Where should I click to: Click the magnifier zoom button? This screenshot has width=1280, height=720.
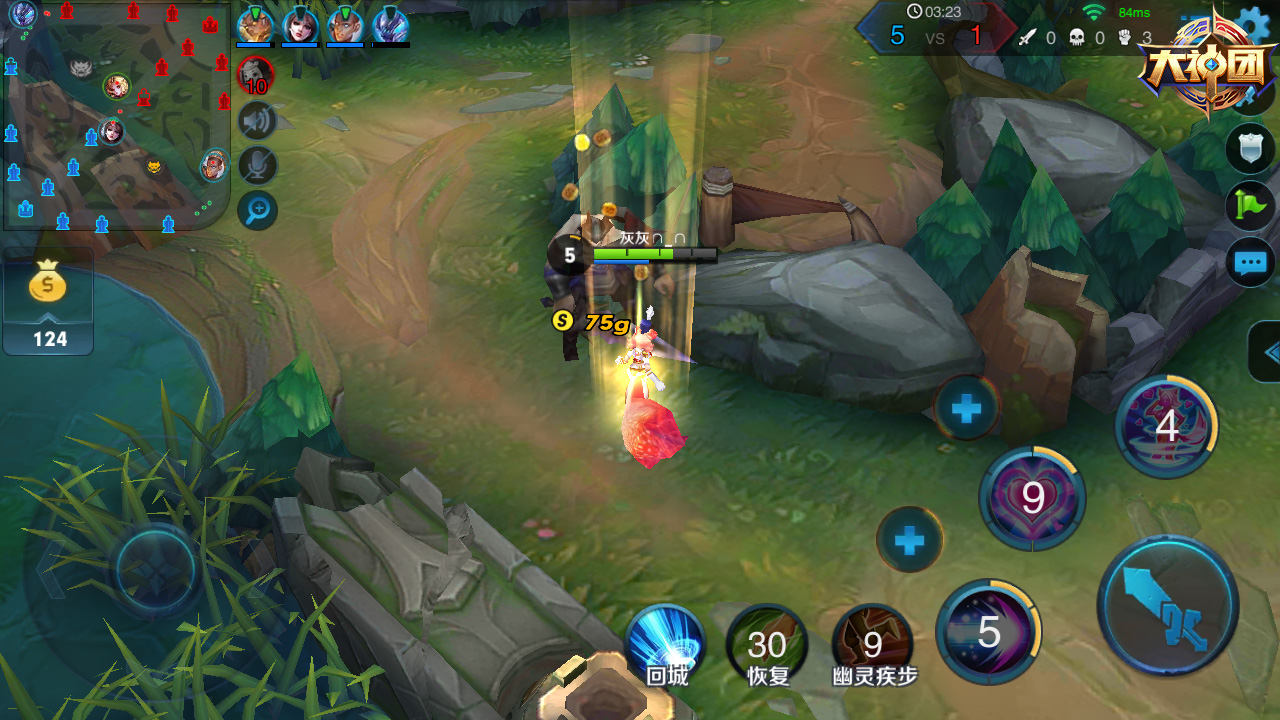coord(257,210)
